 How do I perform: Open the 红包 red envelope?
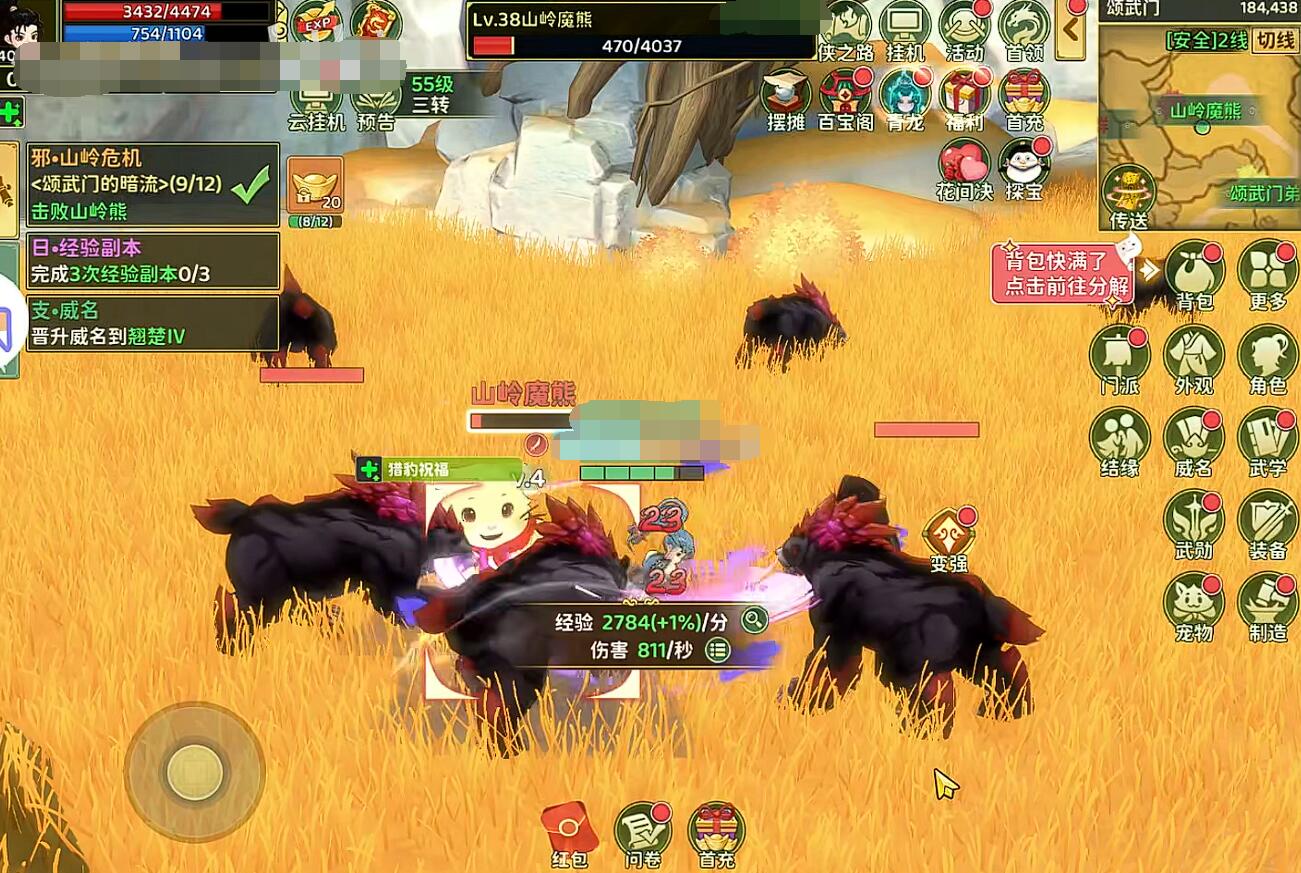[x=569, y=833]
